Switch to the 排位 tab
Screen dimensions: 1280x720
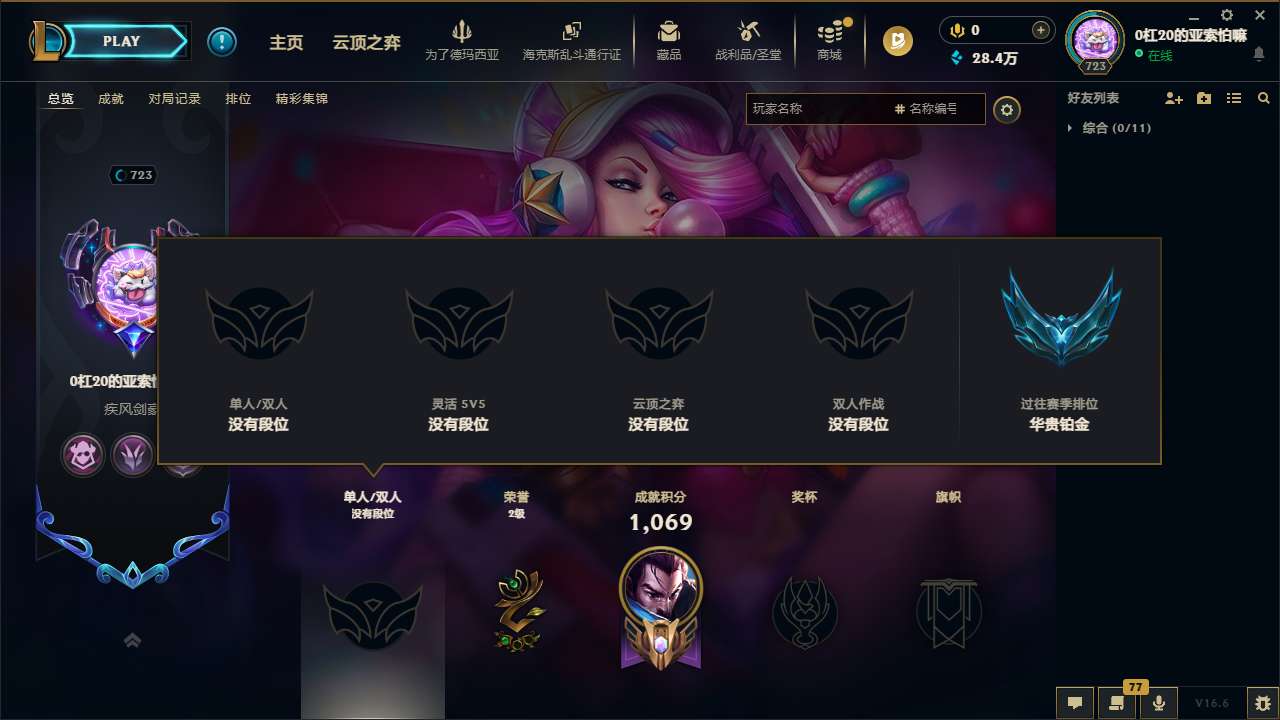tap(238, 98)
